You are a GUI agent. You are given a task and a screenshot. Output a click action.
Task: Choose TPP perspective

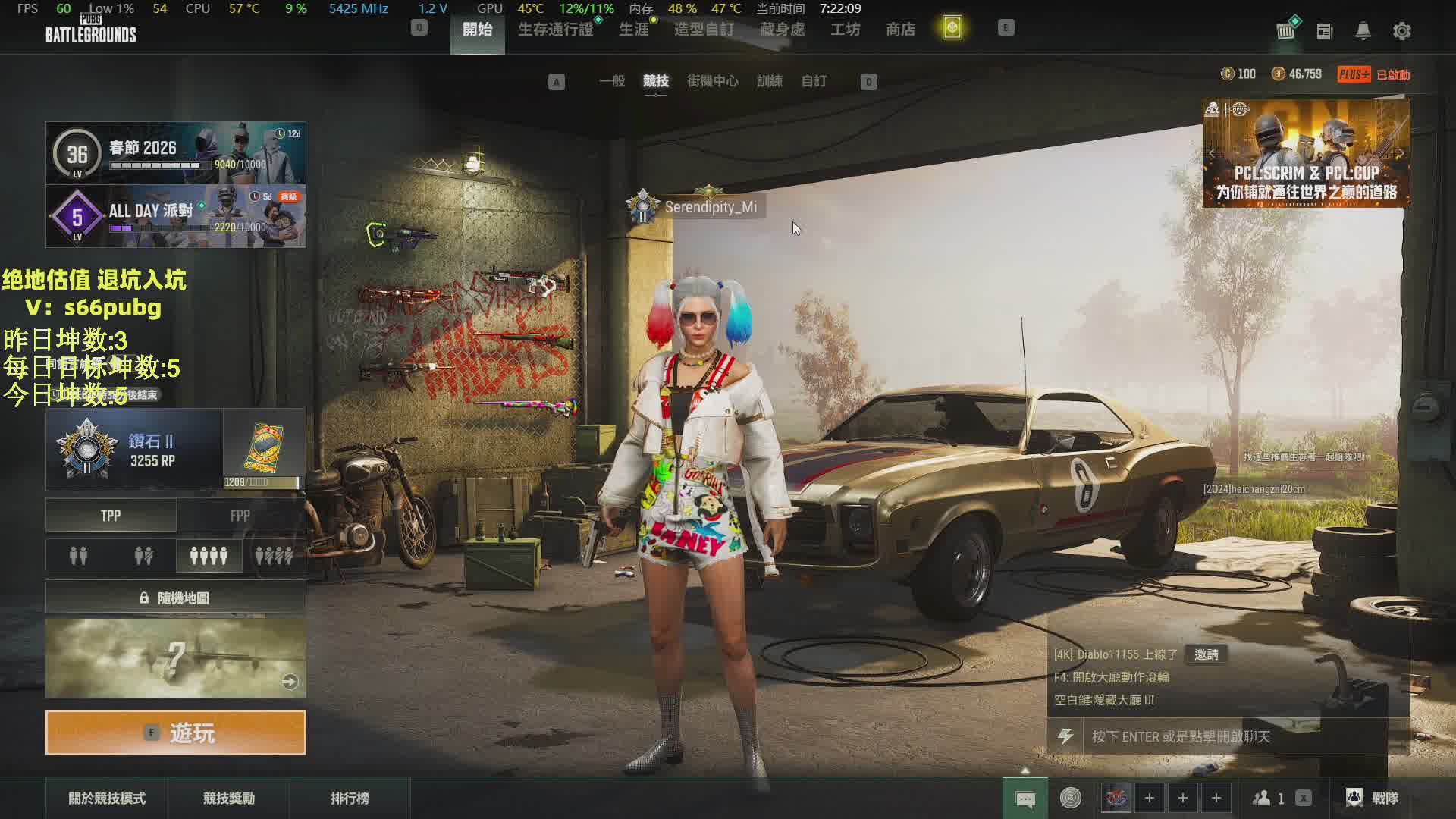111,516
